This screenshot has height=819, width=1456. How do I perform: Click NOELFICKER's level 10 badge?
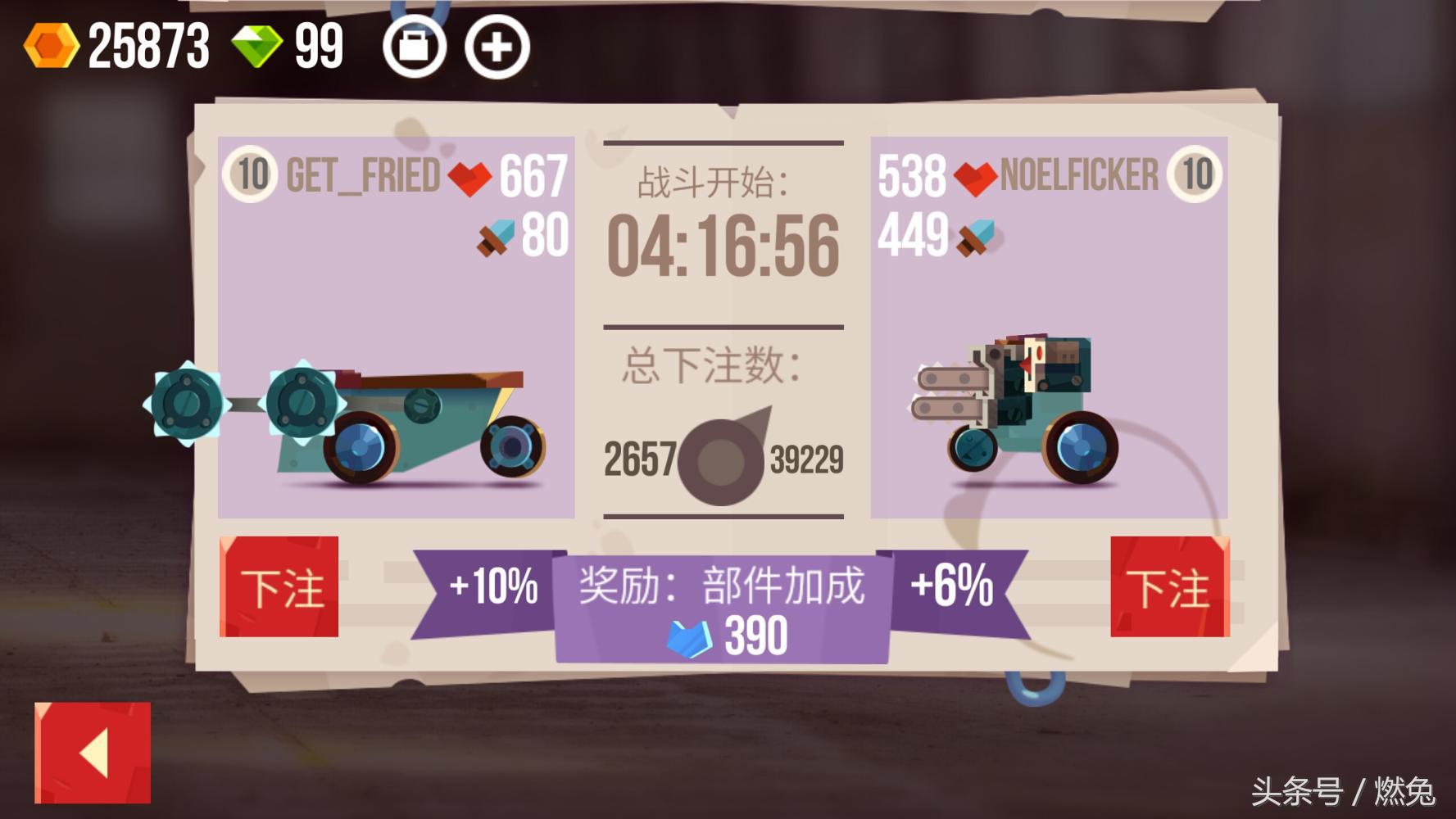1196,174
